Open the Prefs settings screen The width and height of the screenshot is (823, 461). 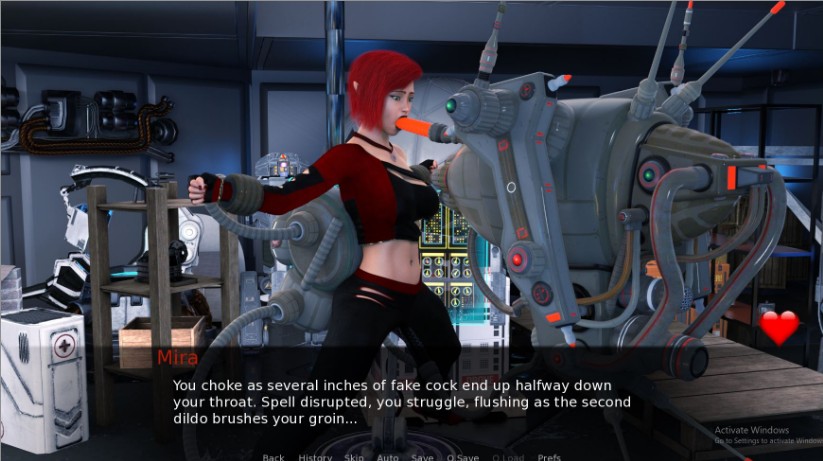click(549, 457)
